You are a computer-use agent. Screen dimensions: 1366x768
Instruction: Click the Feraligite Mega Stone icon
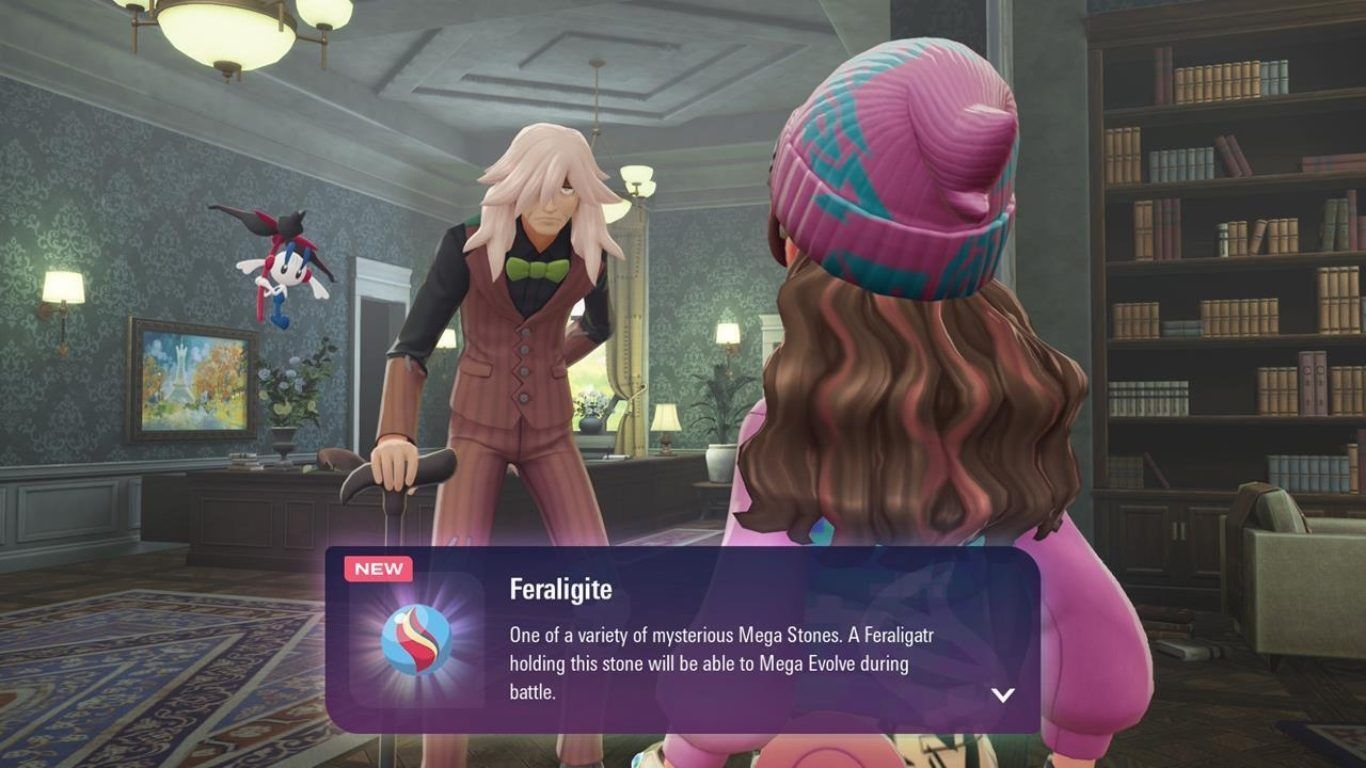416,638
